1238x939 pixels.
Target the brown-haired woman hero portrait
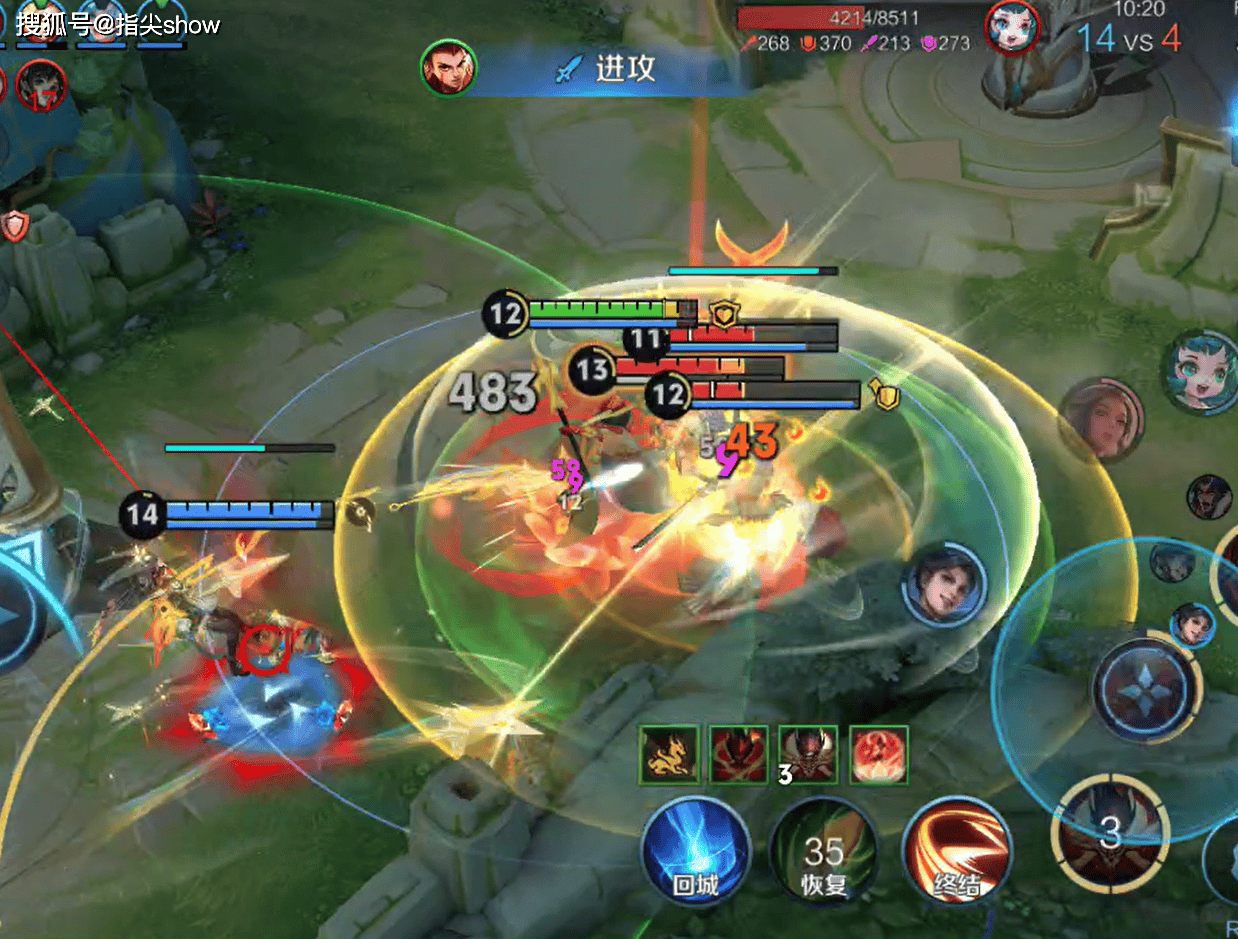[x=1101, y=420]
